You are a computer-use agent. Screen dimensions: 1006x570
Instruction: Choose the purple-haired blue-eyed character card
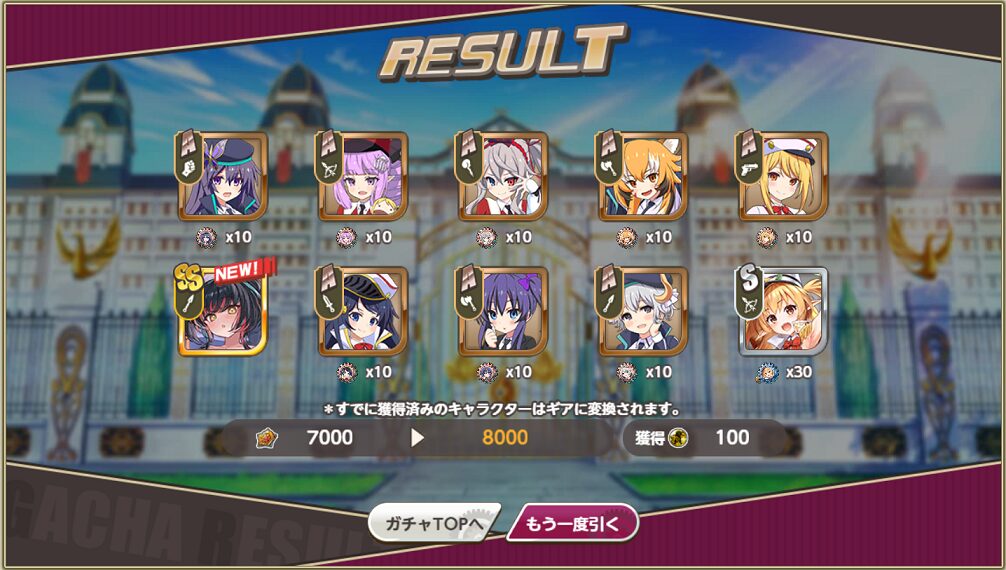(503, 311)
